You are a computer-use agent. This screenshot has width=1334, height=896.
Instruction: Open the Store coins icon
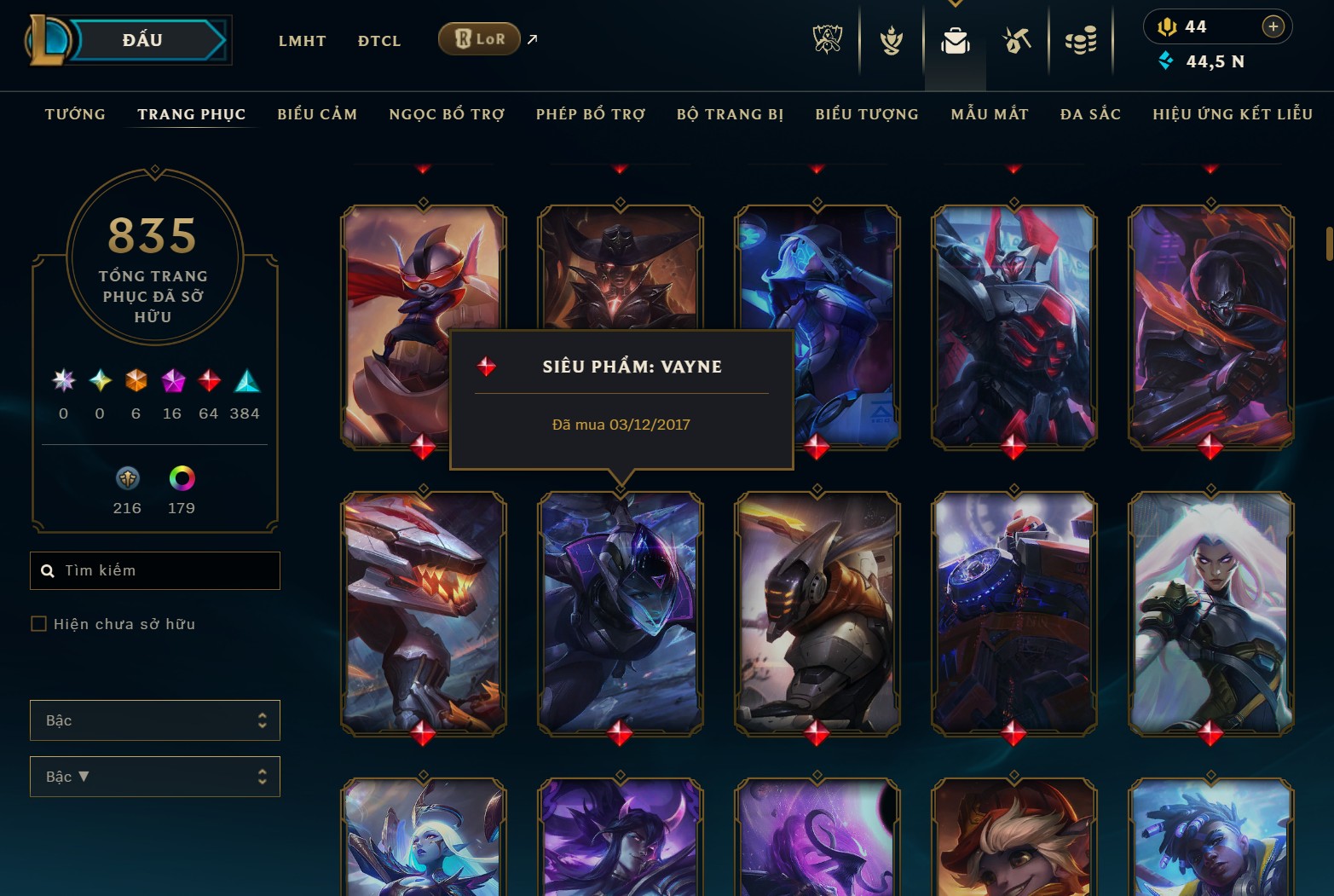[1081, 39]
